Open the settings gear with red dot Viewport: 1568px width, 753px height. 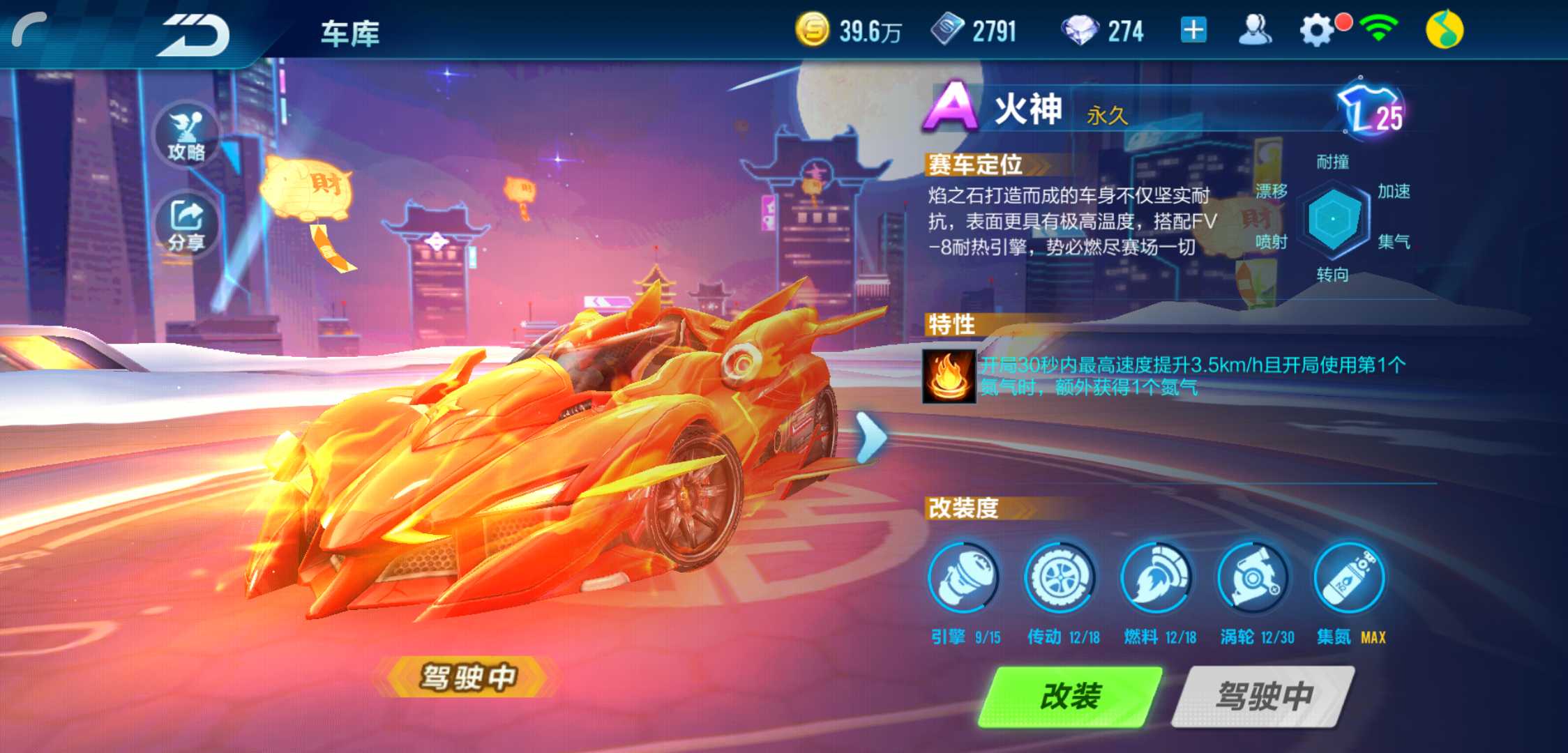coord(1317,29)
